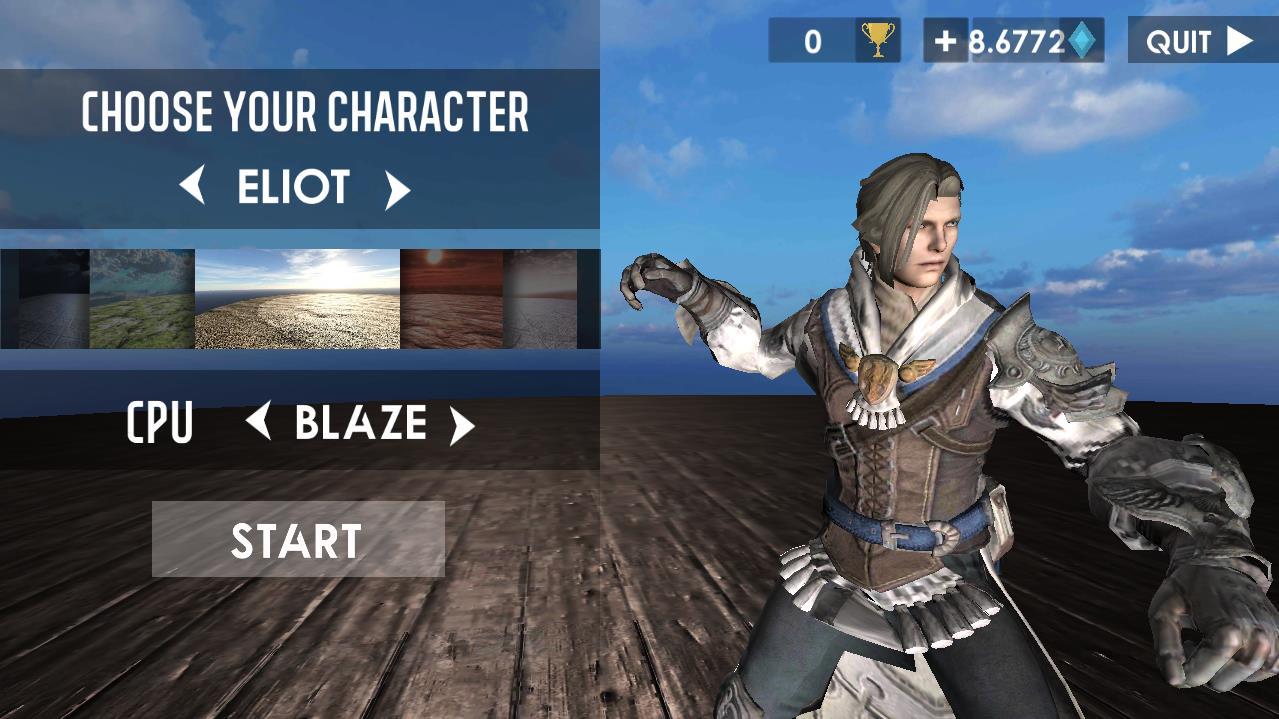
Task: Pick the sunny golden sea arena thumbnail
Action: (297, 299)
